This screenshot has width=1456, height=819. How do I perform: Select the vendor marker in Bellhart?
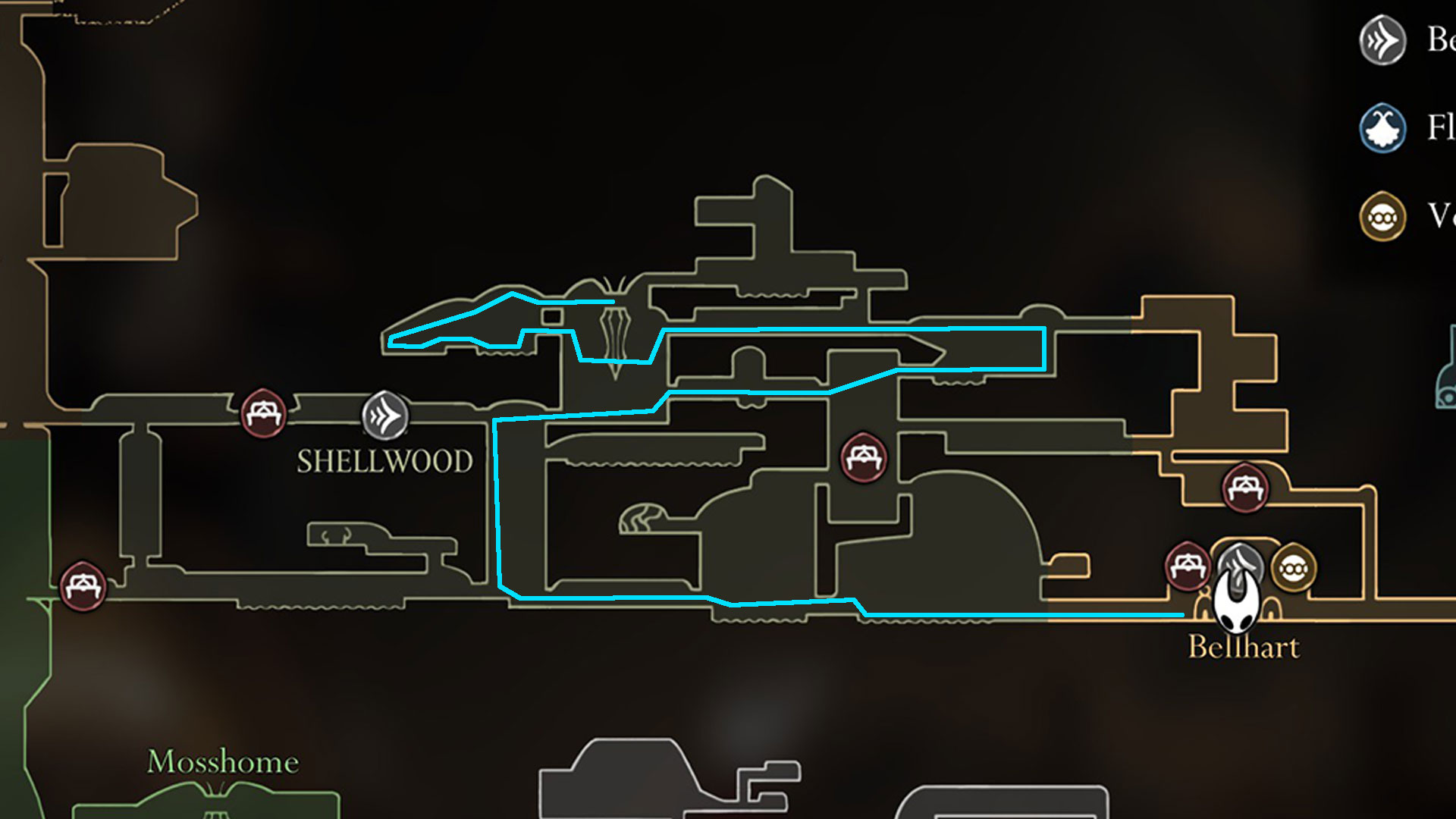tap(1294, 569)
